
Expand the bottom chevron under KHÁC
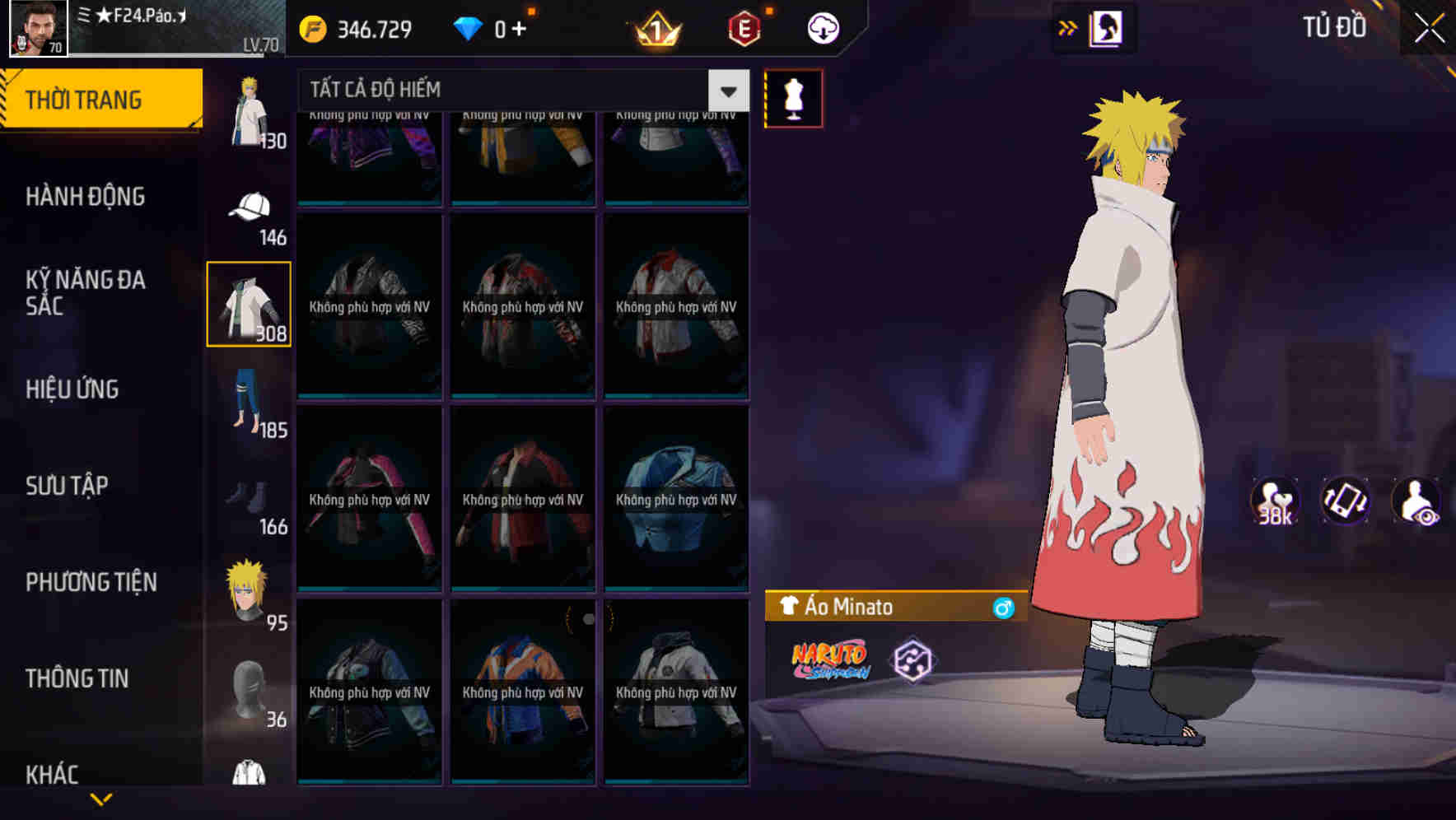(x=100, y=797)
